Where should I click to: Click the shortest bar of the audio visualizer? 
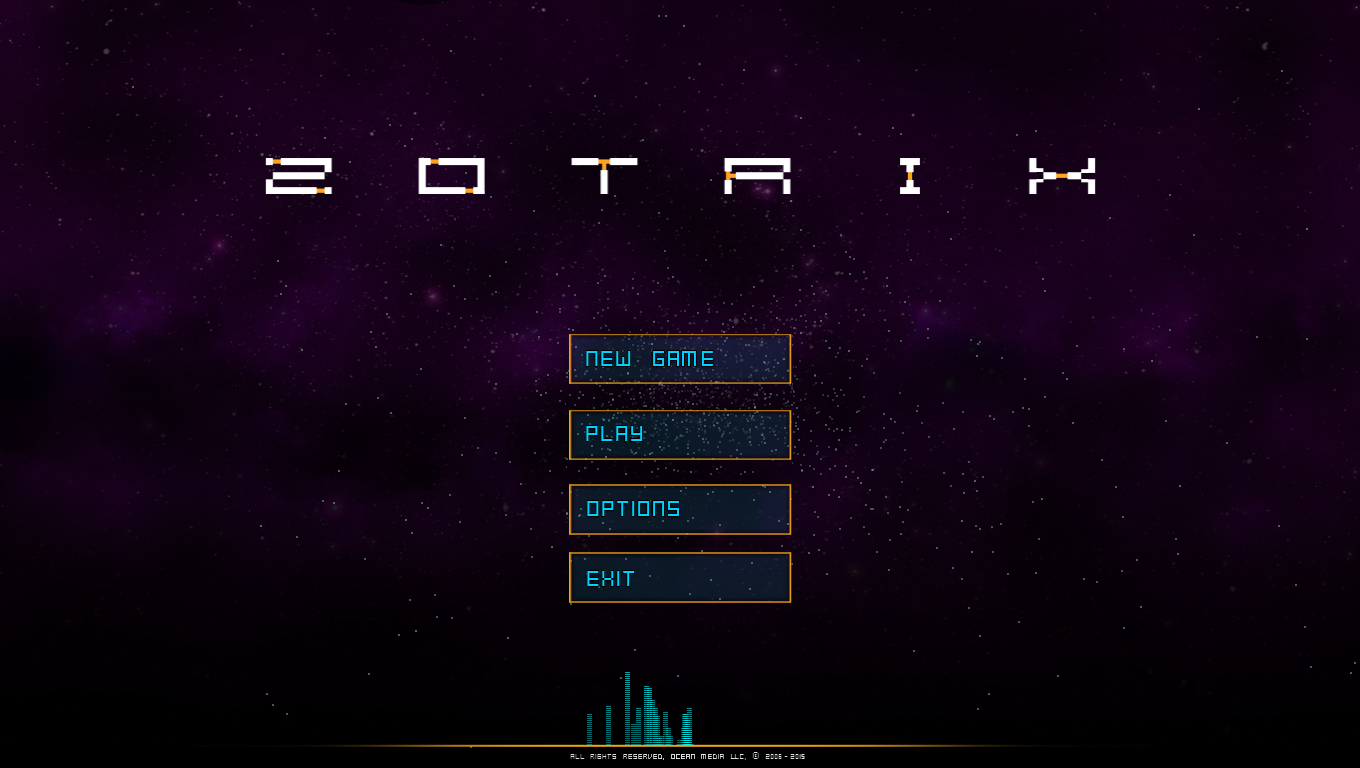click(x=678, y=742)
